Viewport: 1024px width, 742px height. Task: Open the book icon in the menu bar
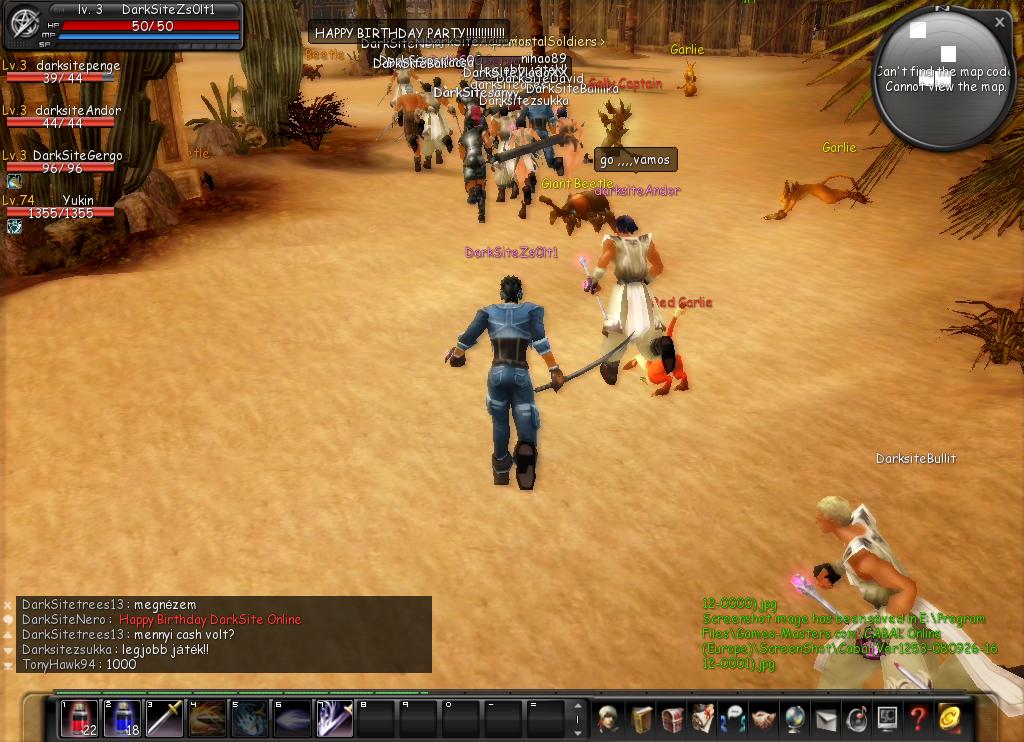coord(641,718)
